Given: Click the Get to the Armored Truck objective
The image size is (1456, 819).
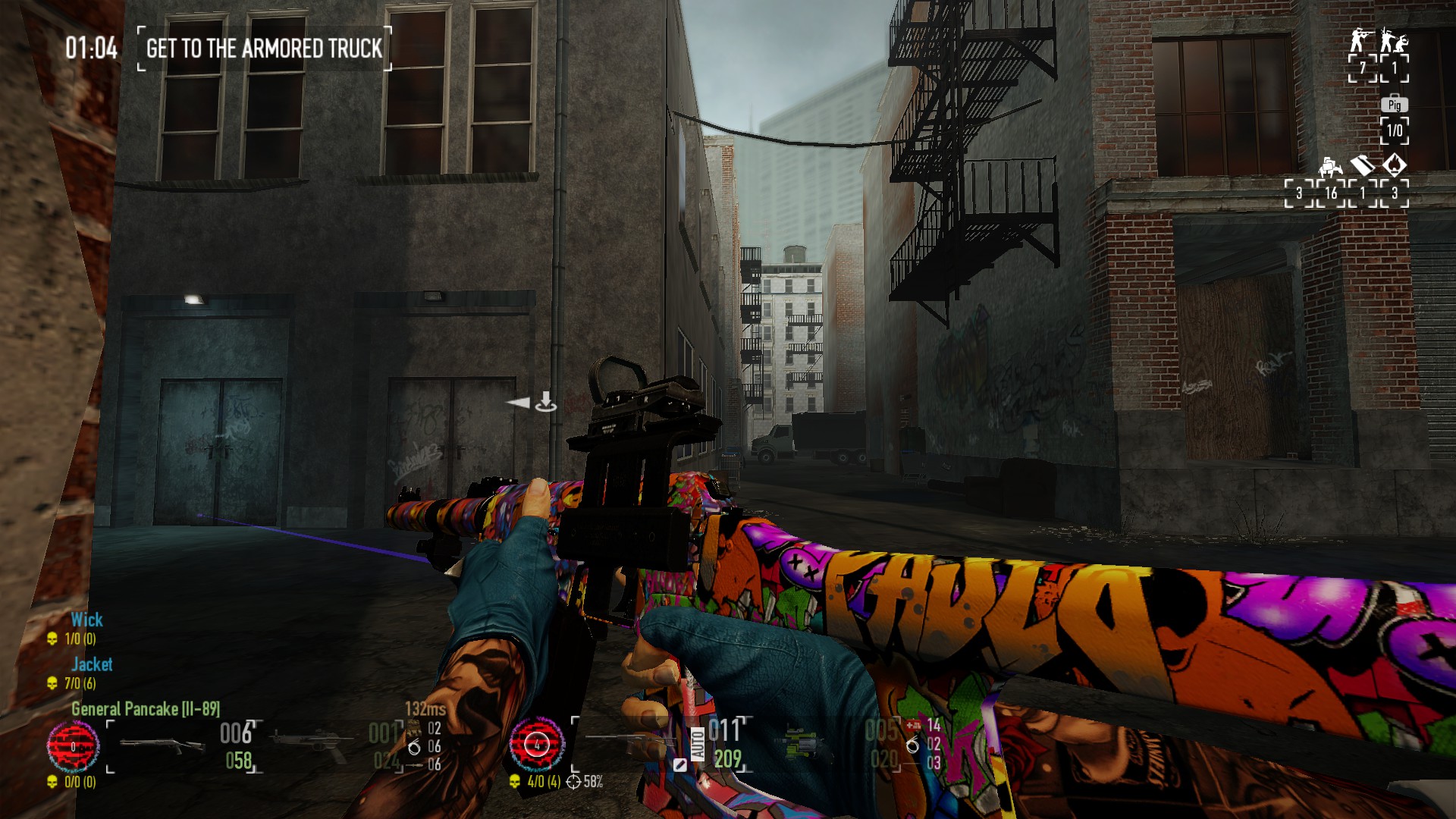Looking at the screenshot, I should pyautogui.click(x=264, y=49).
